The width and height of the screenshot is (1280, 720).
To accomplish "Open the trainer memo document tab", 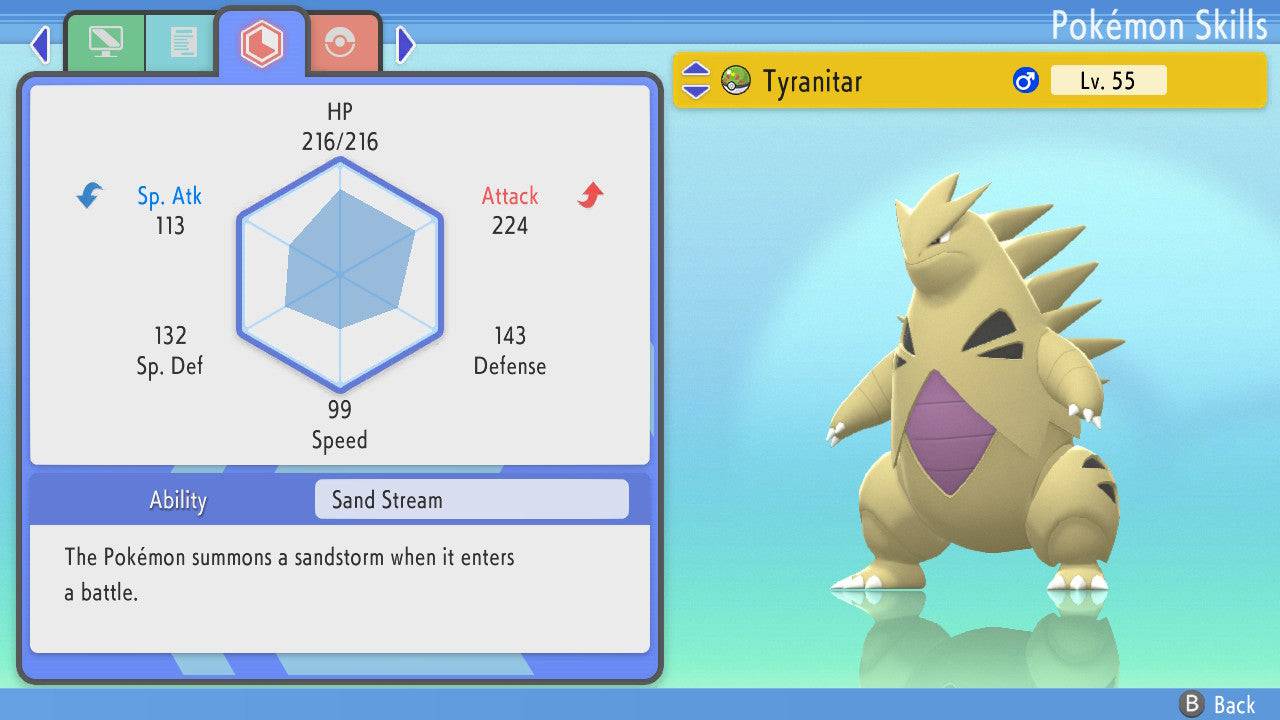I will (182, 42).
